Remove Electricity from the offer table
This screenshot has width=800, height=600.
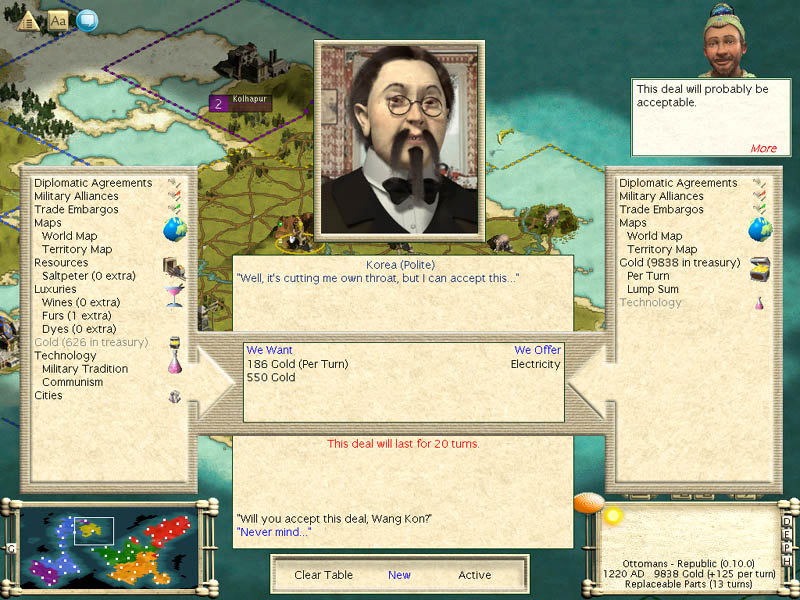pos(536,364)
